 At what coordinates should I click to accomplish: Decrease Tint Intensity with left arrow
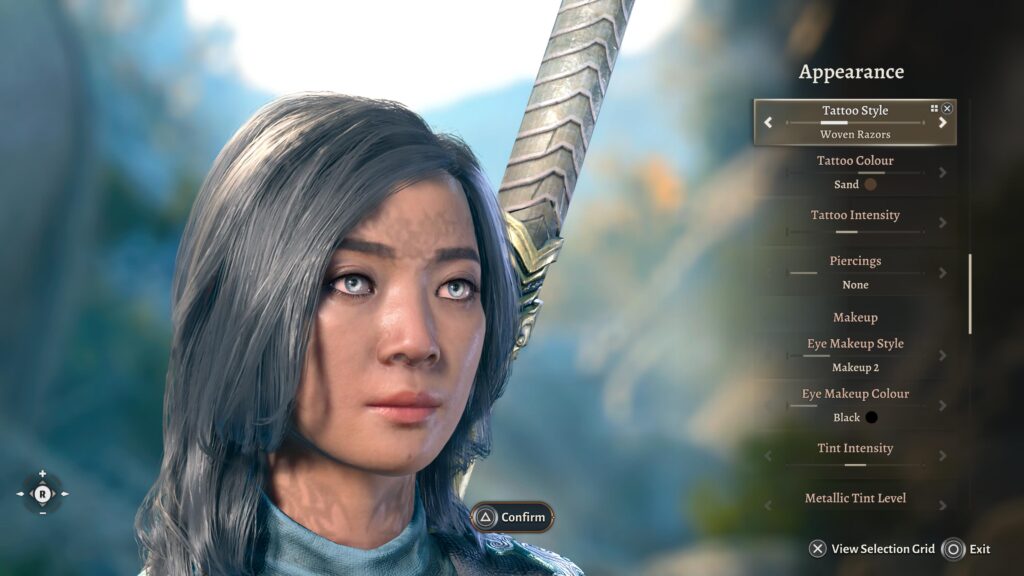(x=768, y=456)
